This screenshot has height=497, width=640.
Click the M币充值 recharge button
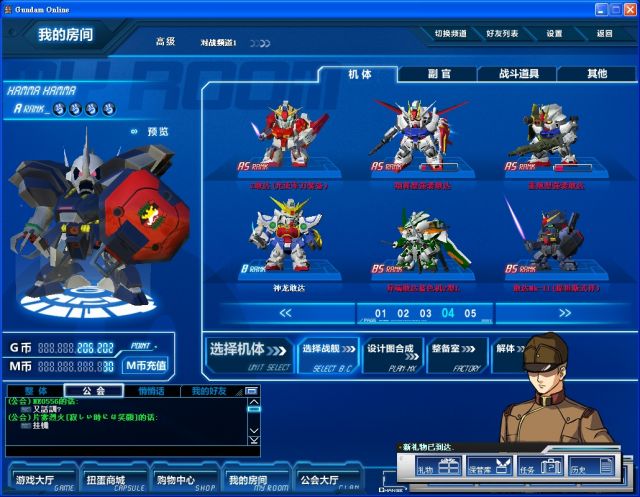146,365
